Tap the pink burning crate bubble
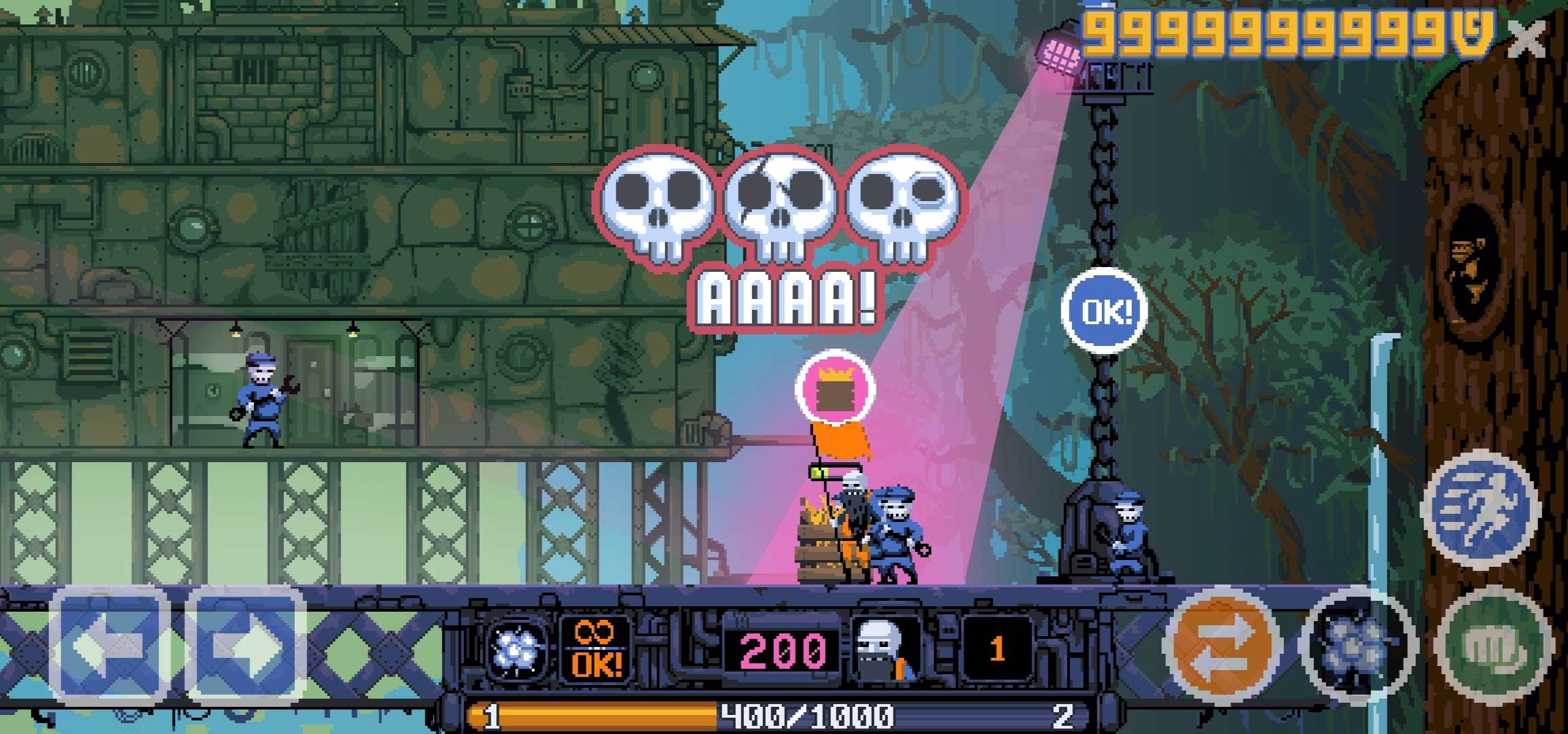 point(835,389)
